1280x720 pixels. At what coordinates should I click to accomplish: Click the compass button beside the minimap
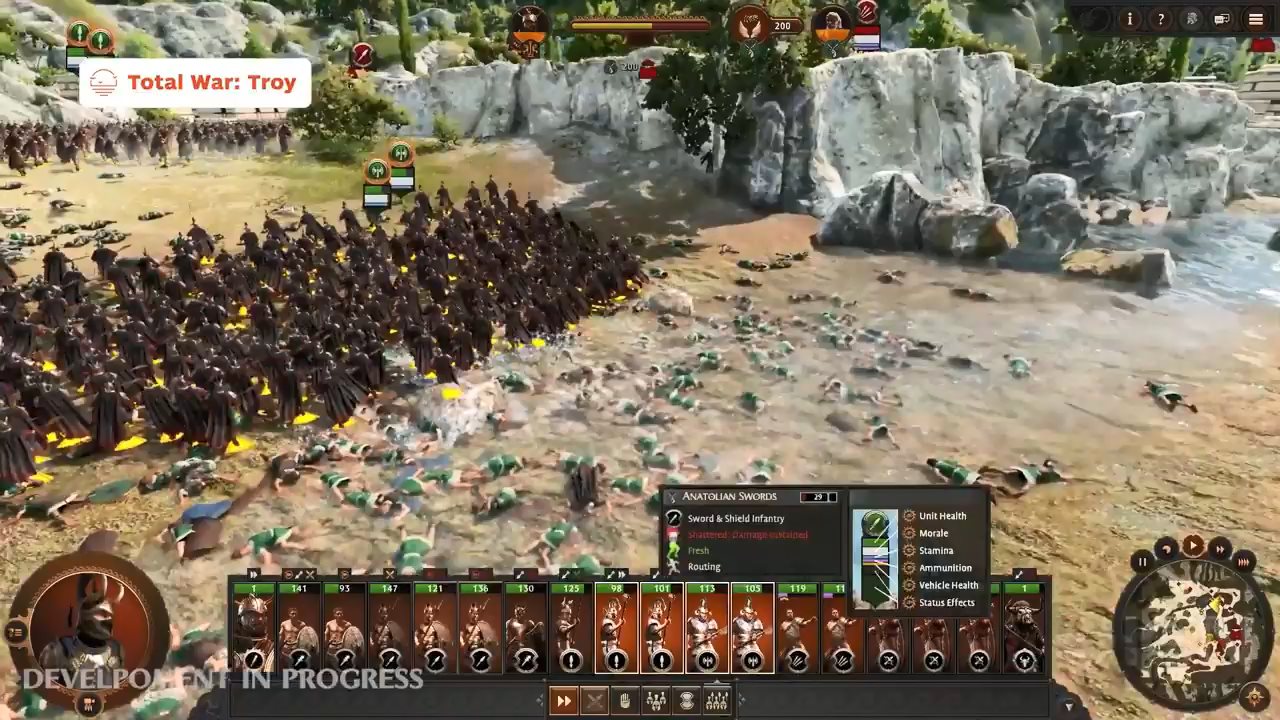(x=1254, y=696)
